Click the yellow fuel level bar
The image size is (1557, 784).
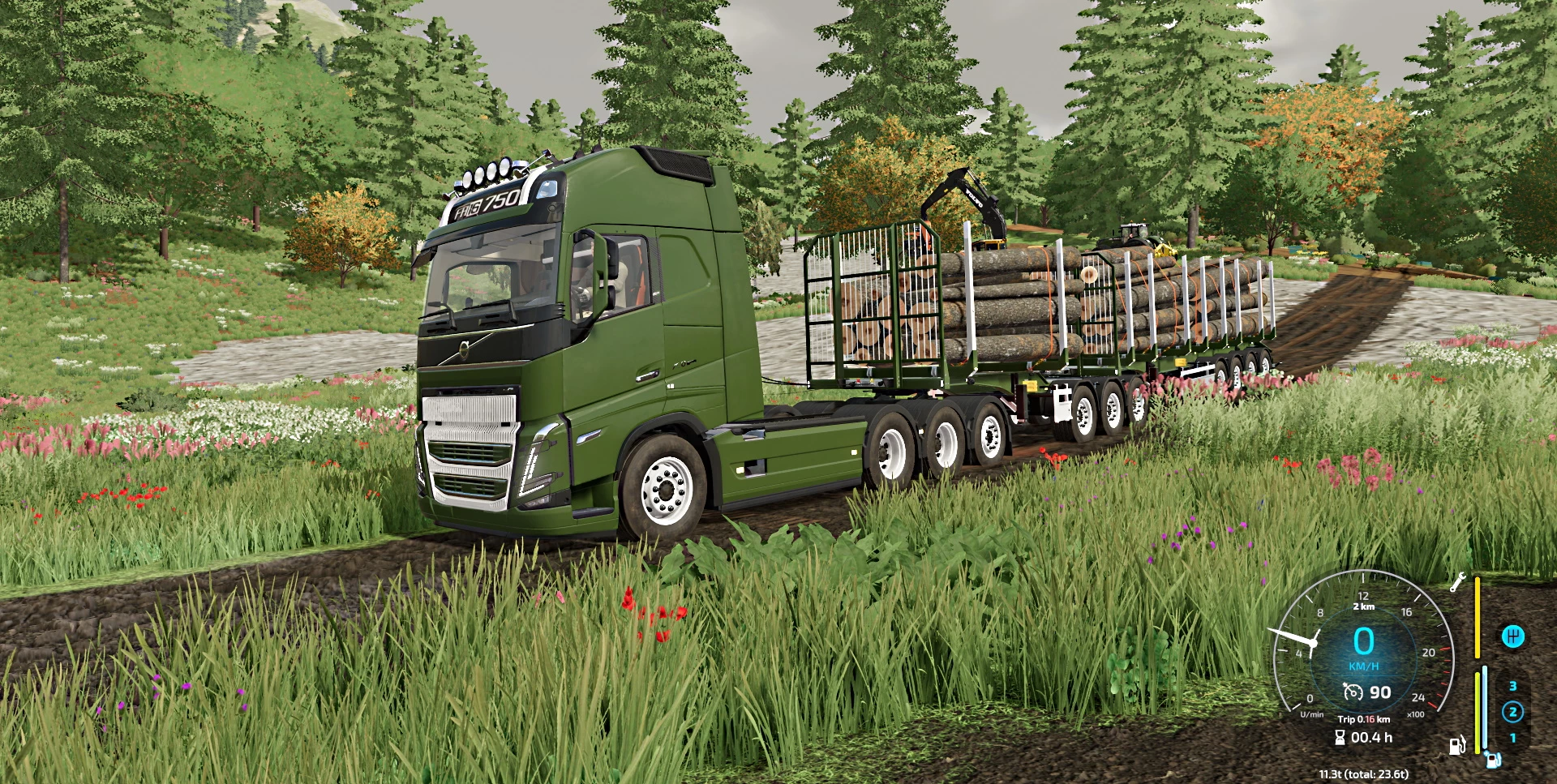click(x=1477, y=621)
